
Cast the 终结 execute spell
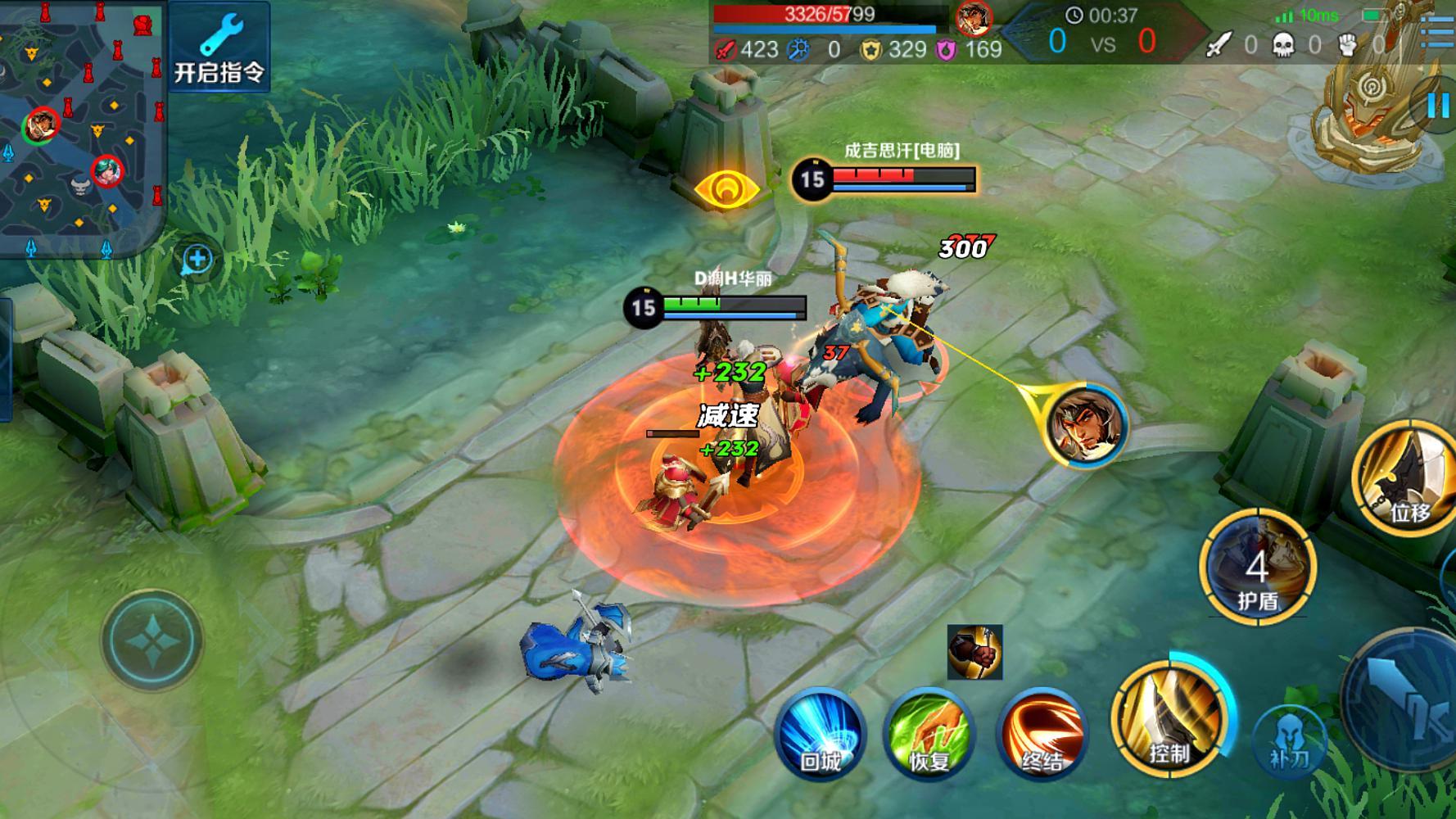[x=1041, y=733]
